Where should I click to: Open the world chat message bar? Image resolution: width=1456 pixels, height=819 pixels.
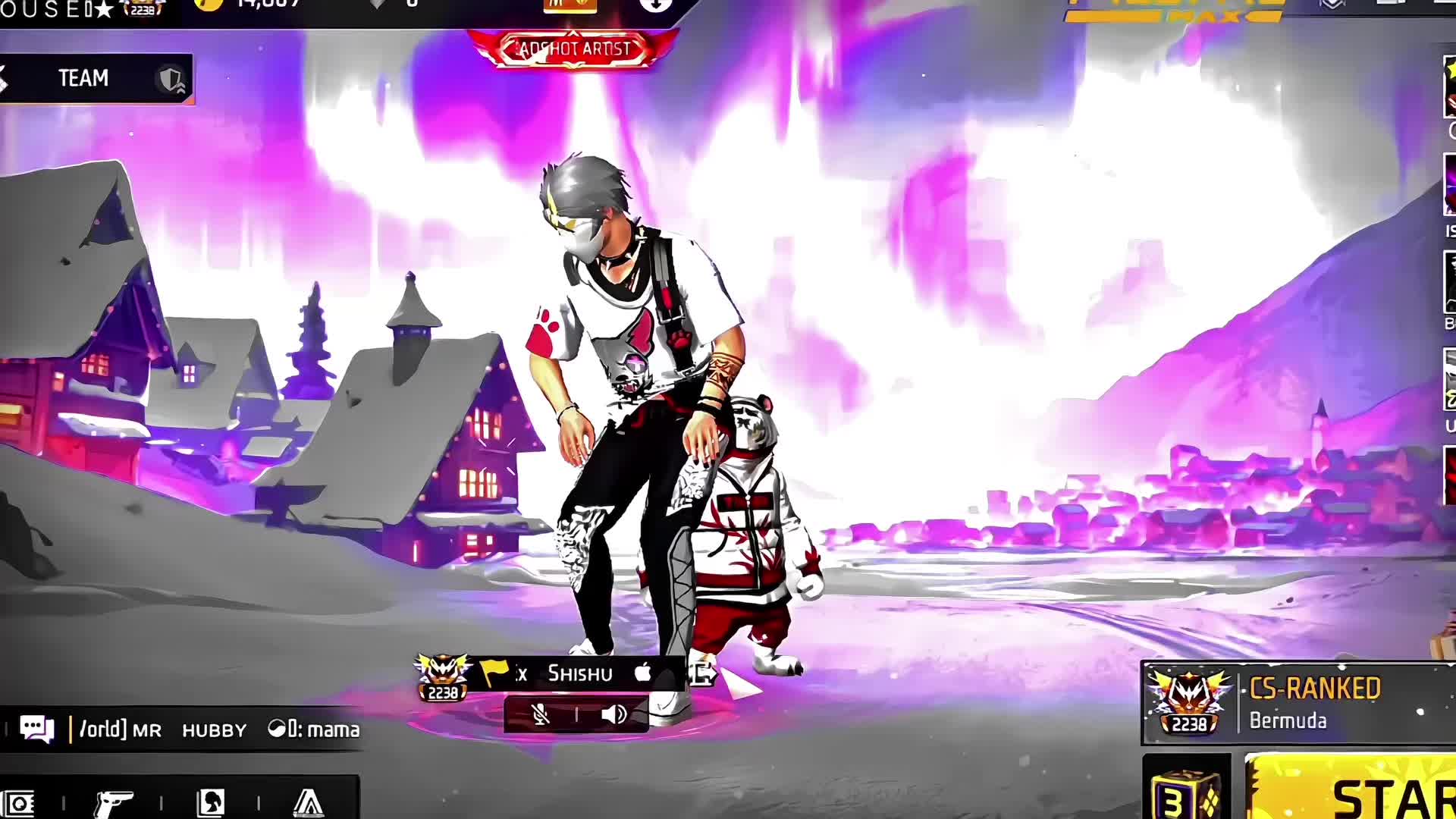click(x=220, y=730)
